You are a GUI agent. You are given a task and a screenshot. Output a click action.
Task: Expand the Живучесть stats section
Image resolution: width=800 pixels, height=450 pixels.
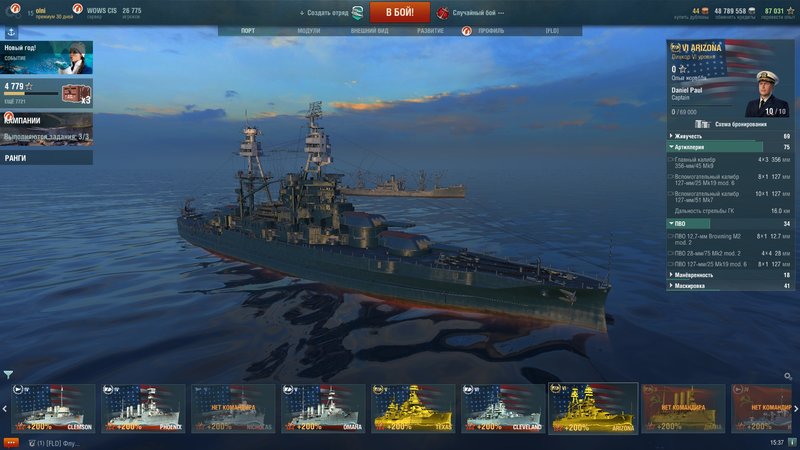[x=729, y=136]
